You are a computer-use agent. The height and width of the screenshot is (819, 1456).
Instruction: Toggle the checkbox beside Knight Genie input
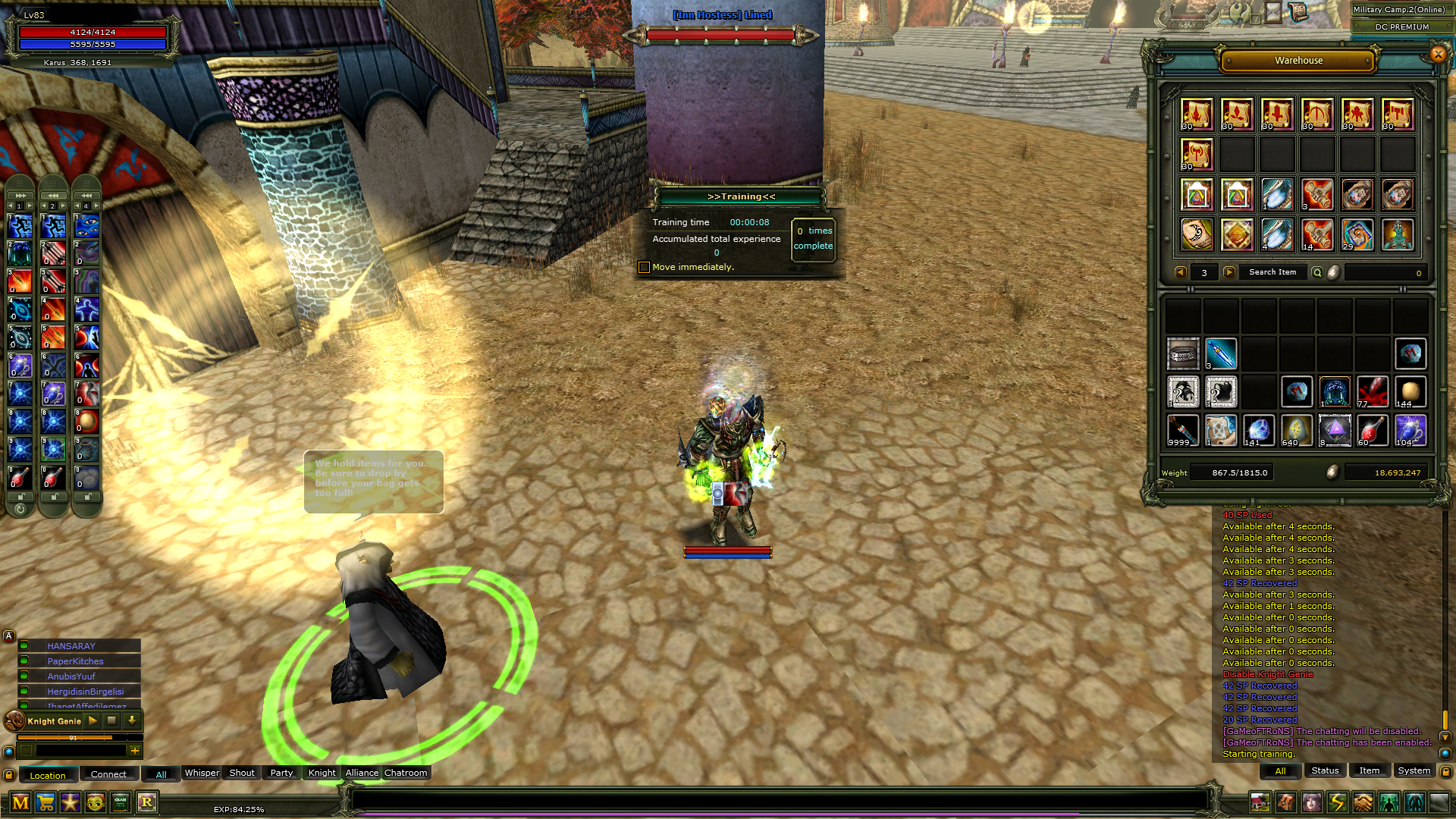[x=27, y=752]
